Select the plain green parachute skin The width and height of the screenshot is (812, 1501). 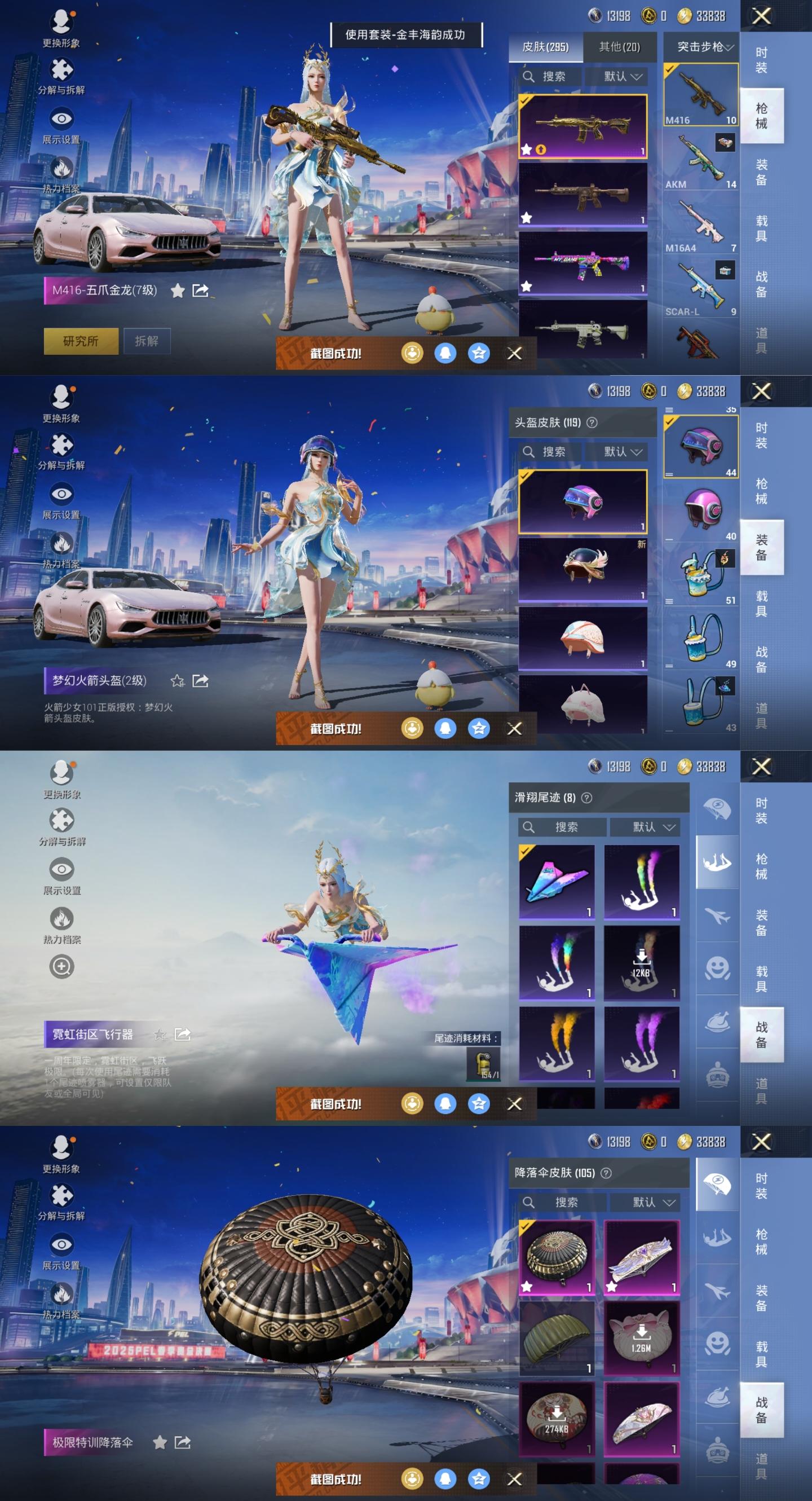click(557, 1338)
